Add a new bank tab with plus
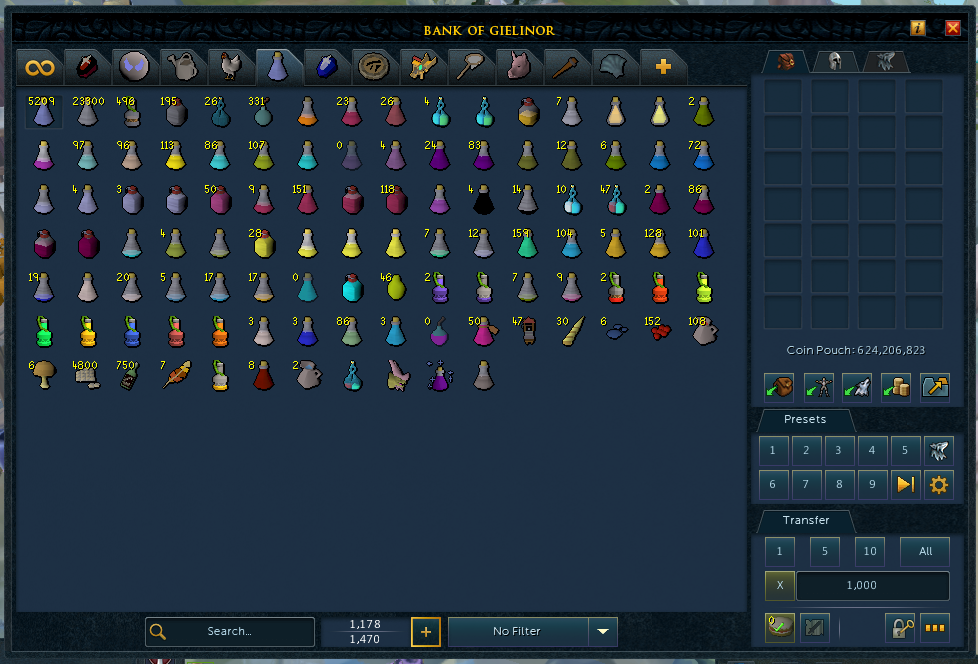 pyautogui.click(x=662, y=67)
